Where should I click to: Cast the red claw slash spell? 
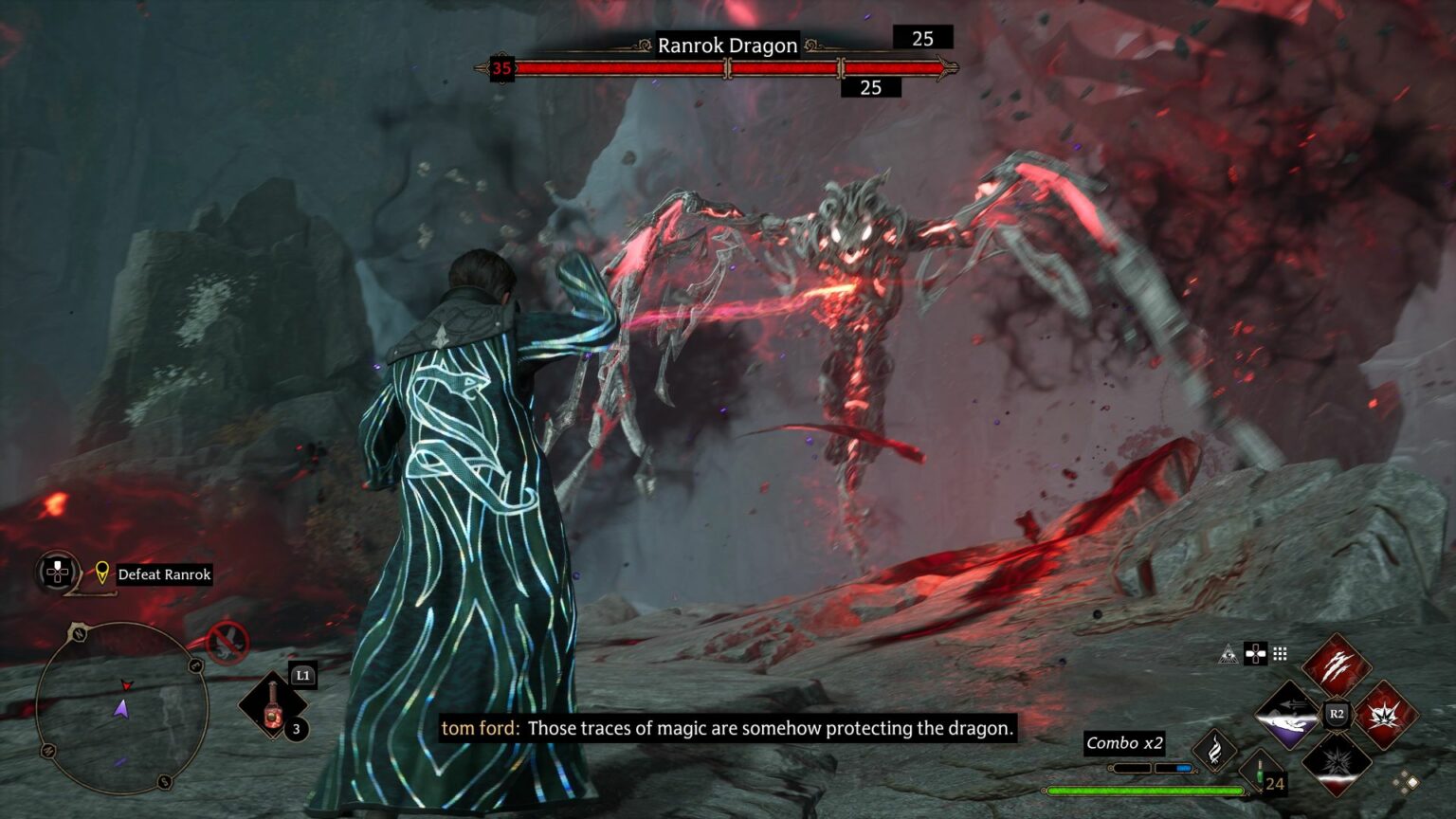click(1336, 664)
